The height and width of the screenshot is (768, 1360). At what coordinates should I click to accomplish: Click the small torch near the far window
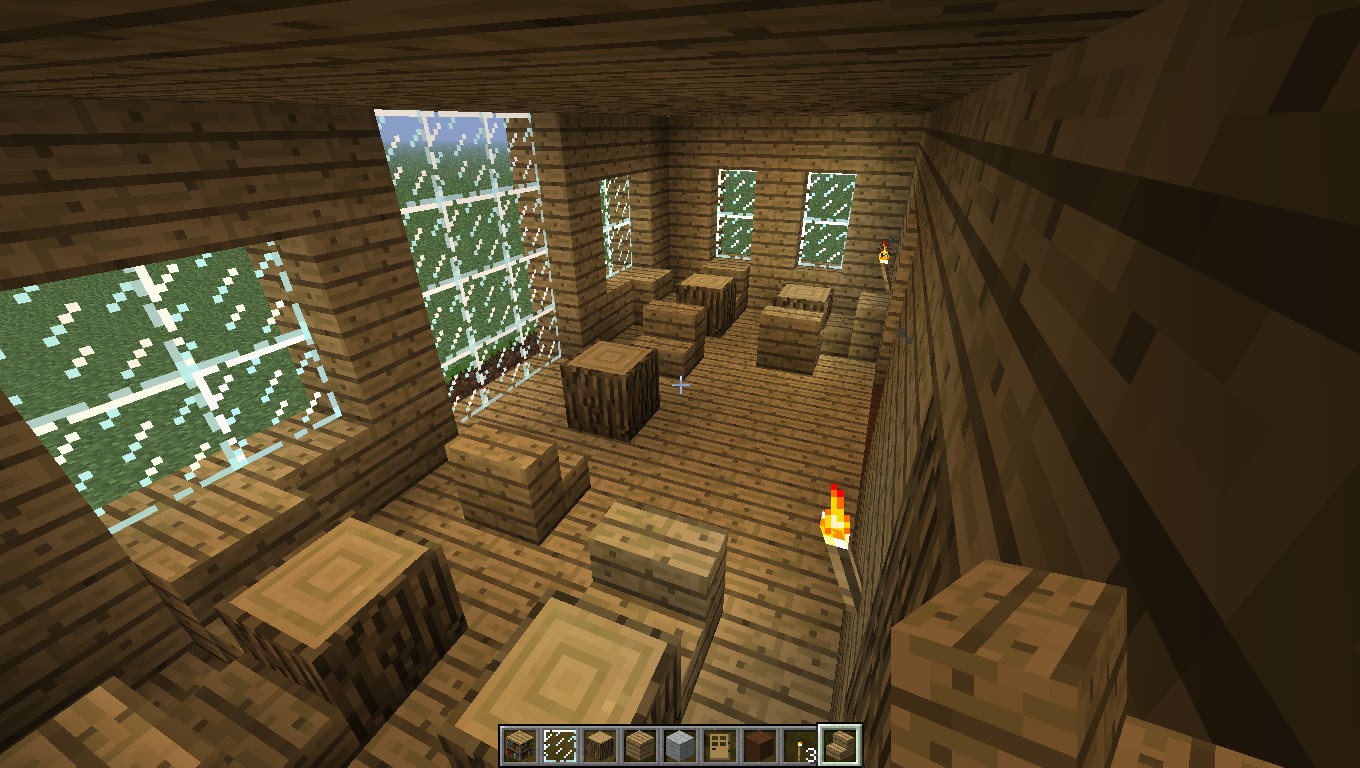pyautogui.click(x=884, y=252)
